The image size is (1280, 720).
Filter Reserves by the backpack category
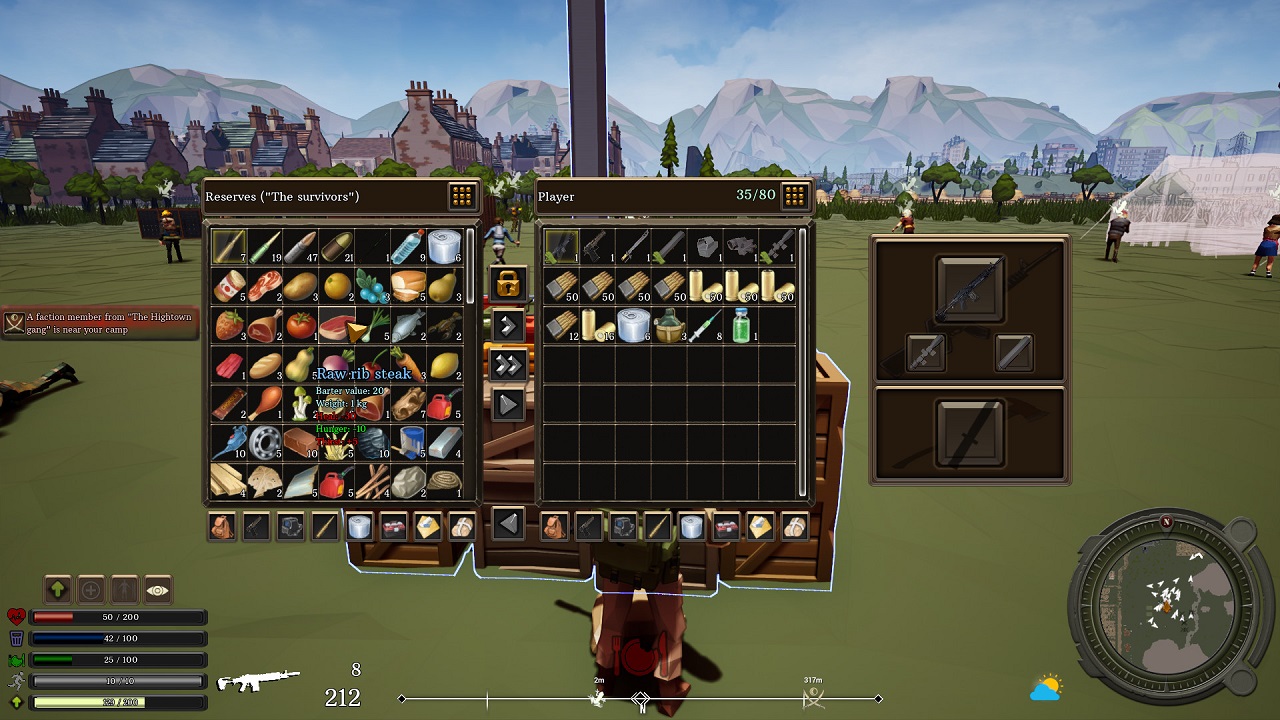222,526
